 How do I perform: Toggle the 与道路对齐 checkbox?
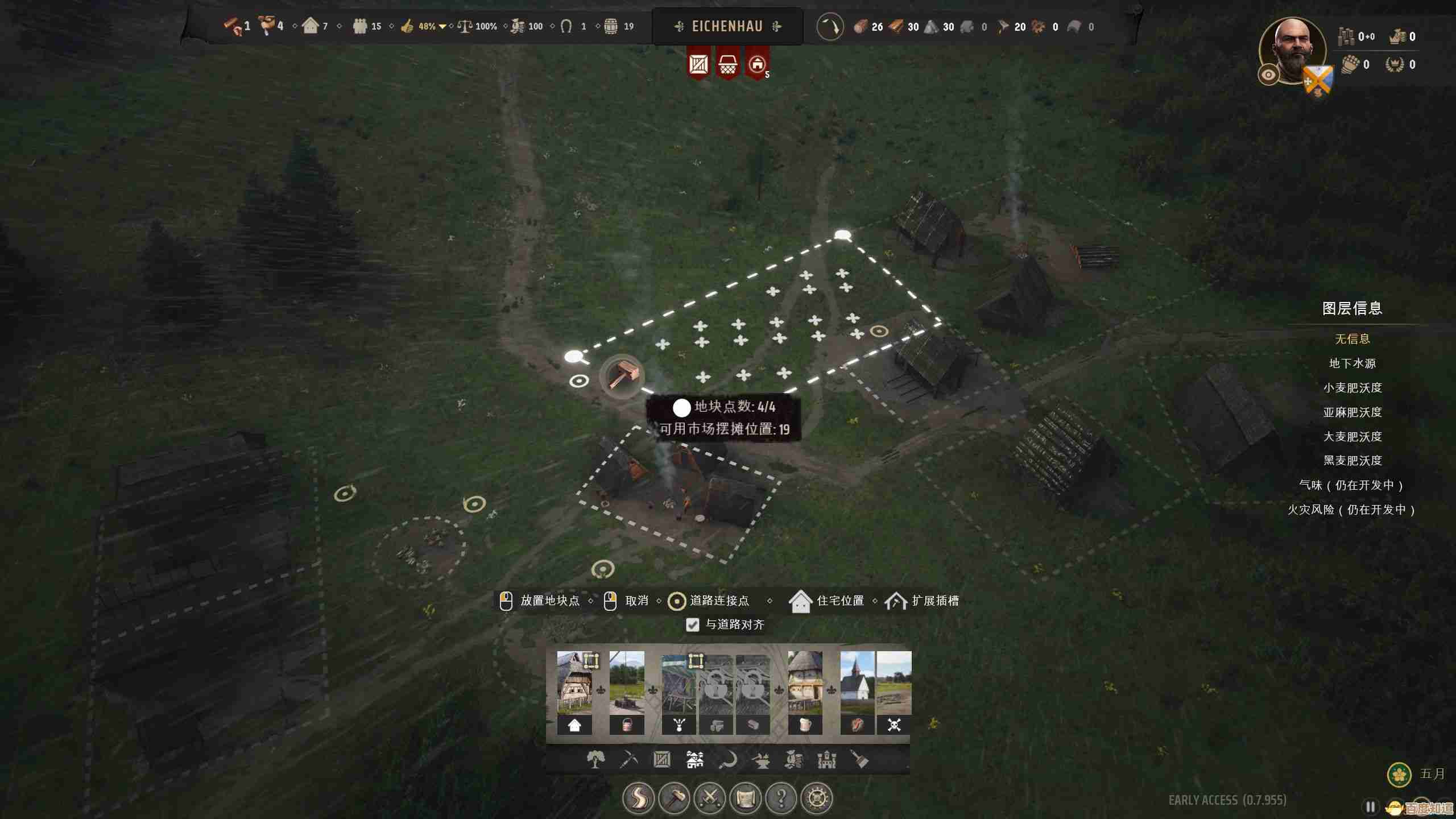692,624
